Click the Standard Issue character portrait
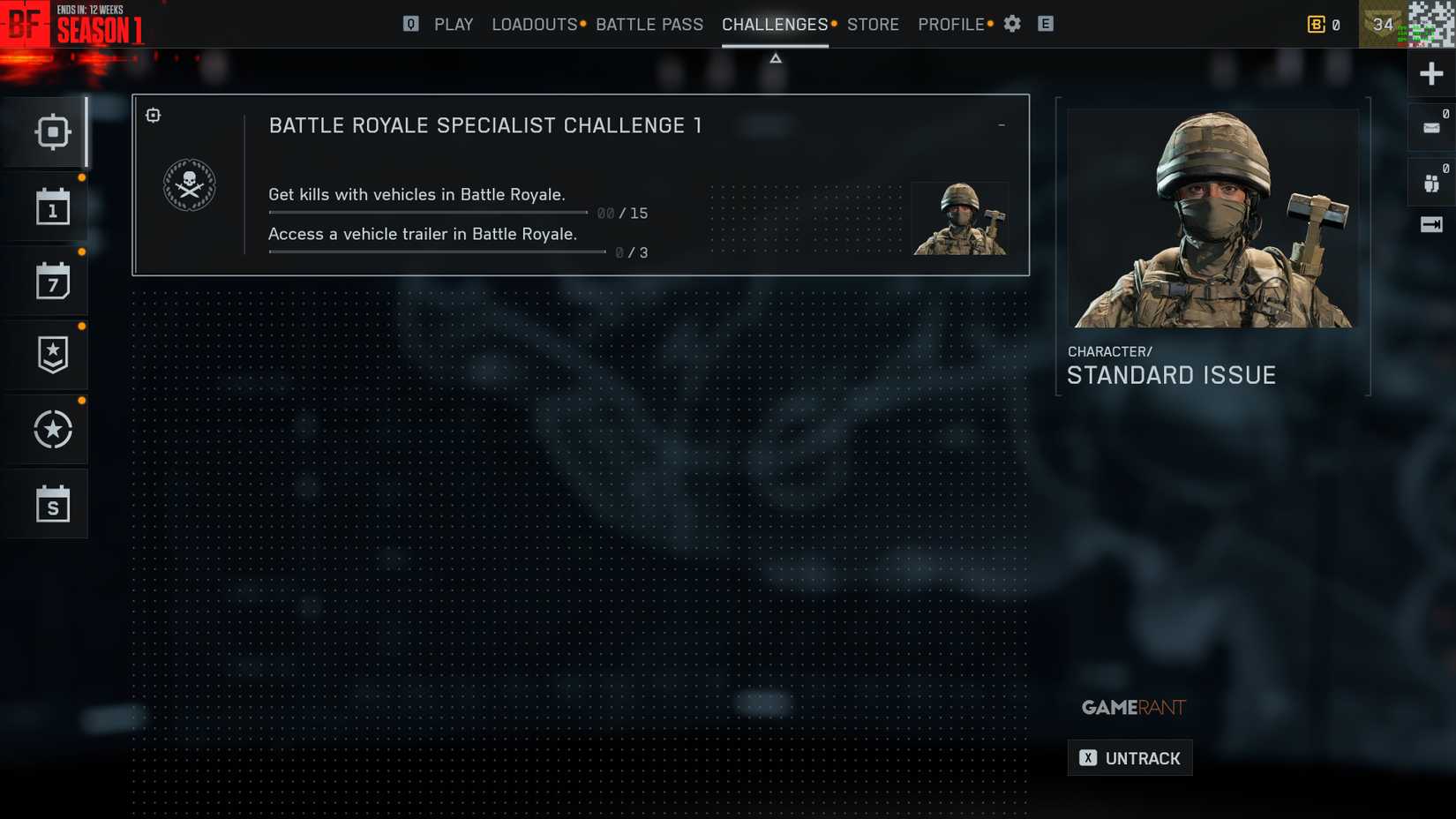The width and height of the screenshot is (1456, 819). click(1212, 218)
